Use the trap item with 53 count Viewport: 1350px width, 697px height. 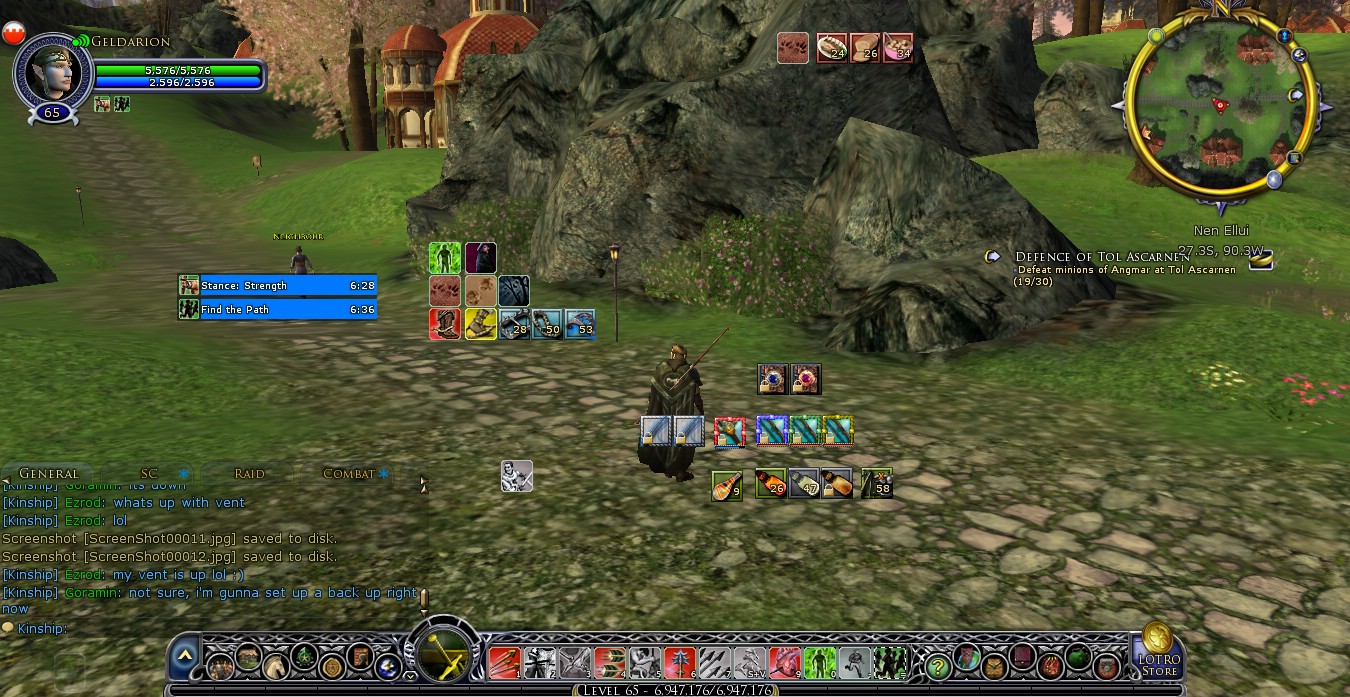(580, 324)
